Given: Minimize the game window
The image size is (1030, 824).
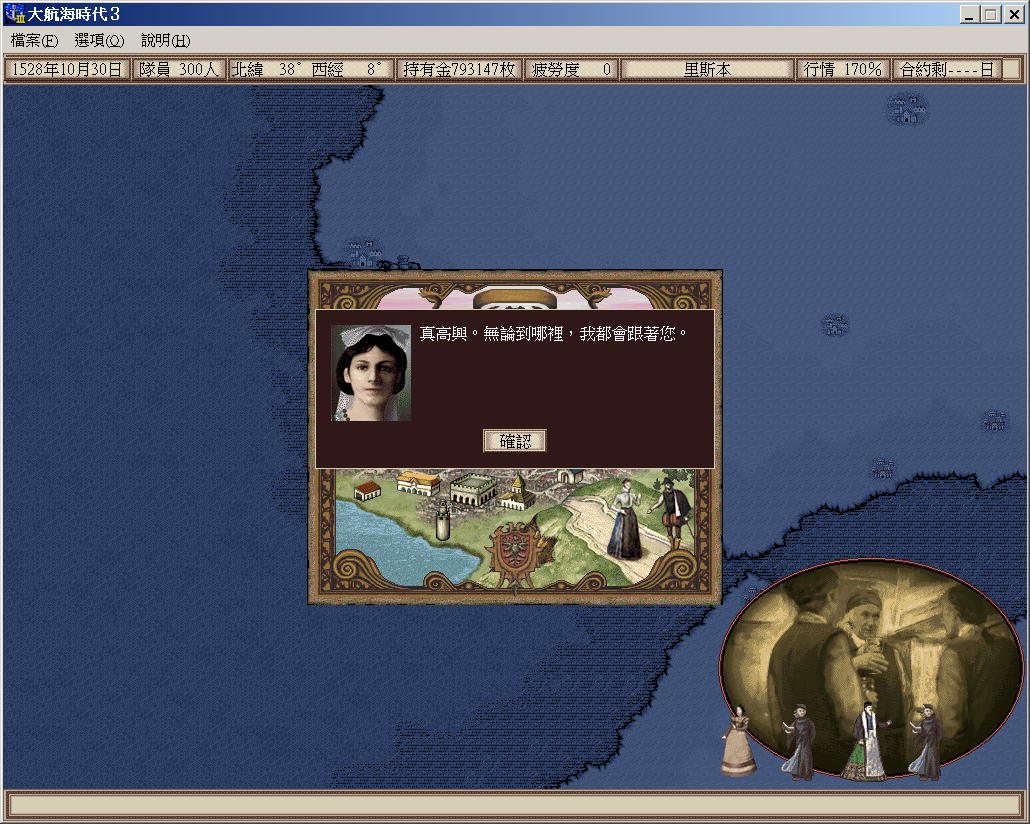Looking at the screenshot, I should tap(970, 14).
